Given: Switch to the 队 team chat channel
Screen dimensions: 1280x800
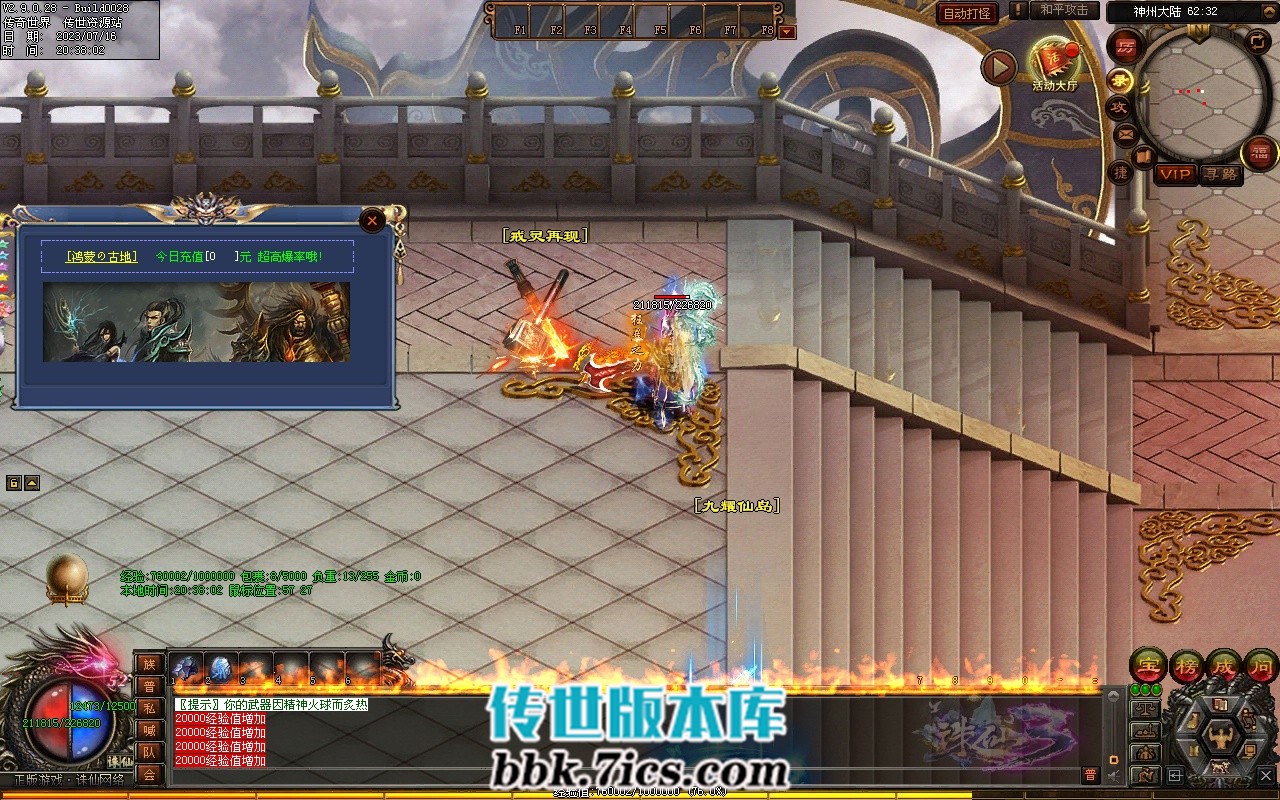Looking at the screenshot, I should coord(149,752).
